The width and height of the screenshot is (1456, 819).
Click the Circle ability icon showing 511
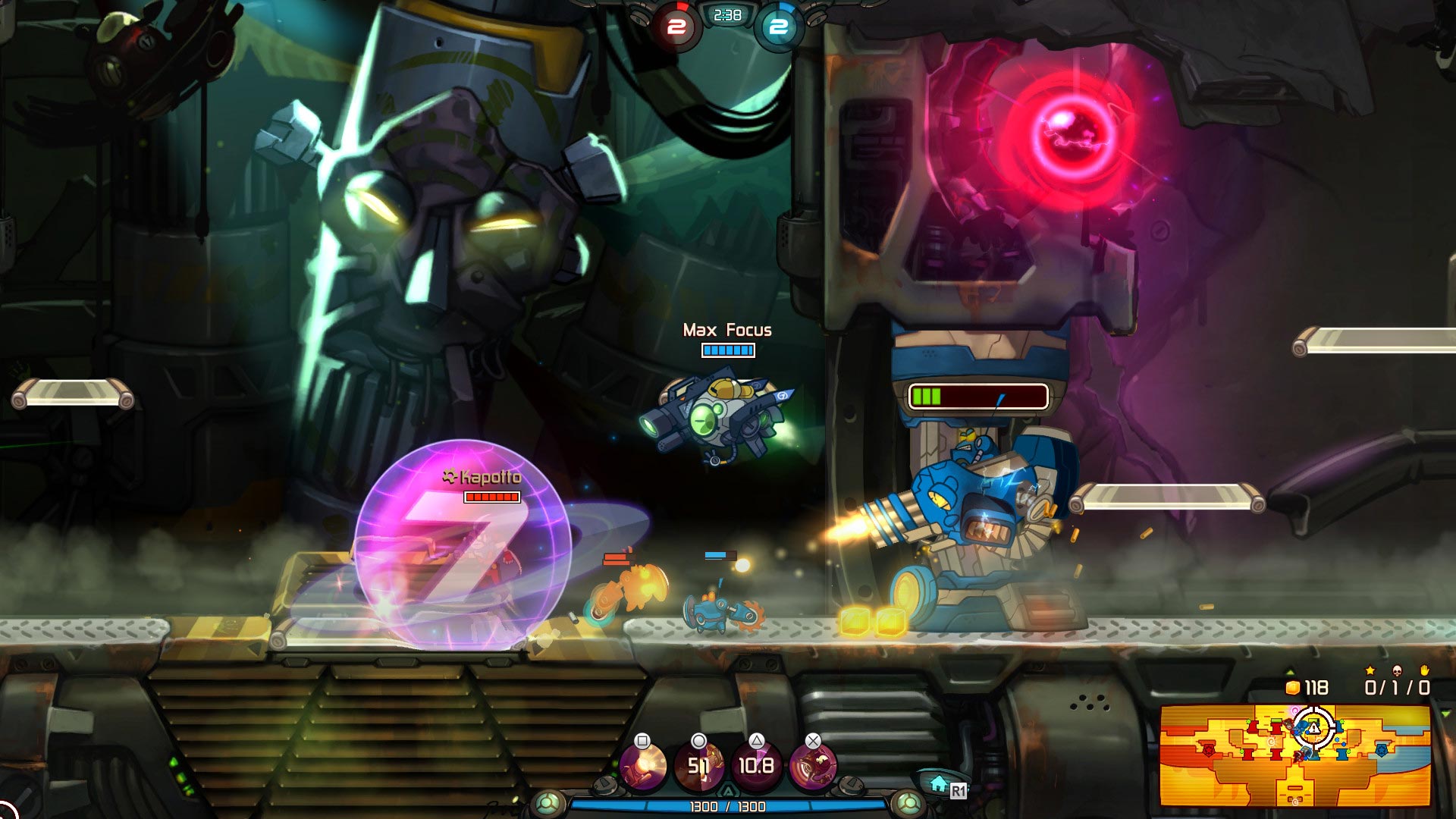[701, 764]
